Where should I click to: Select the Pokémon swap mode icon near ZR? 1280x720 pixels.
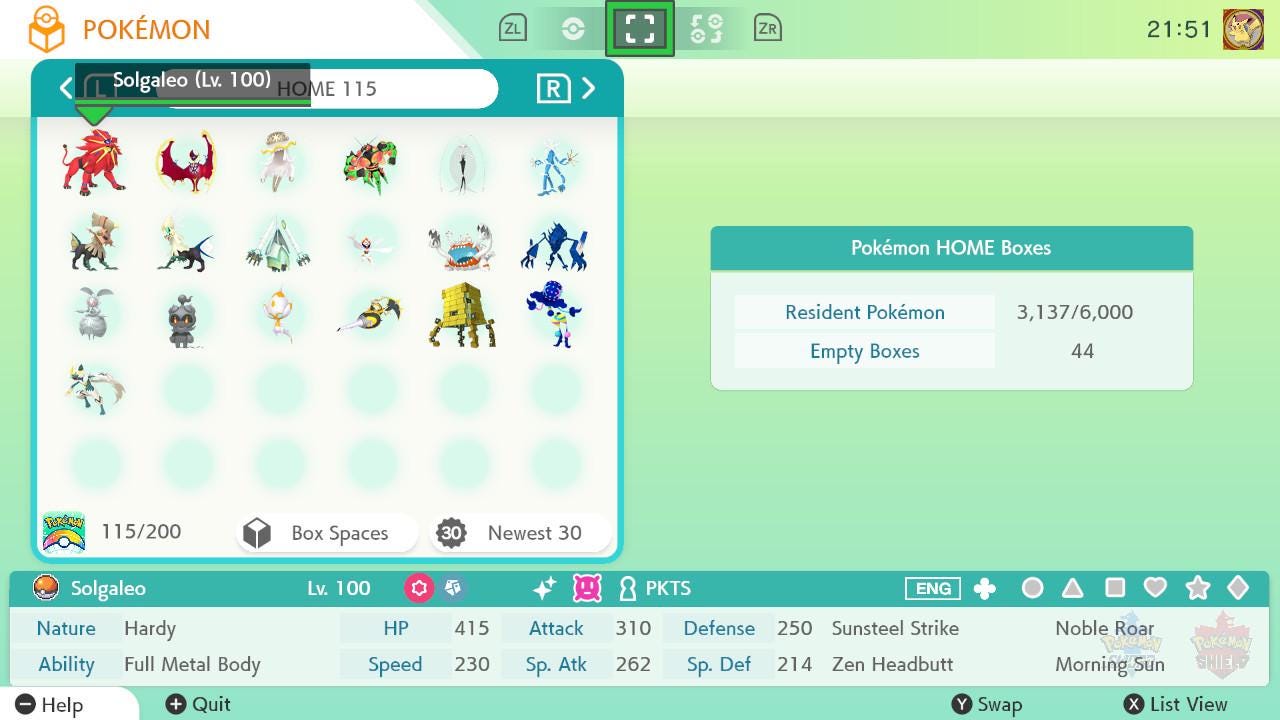click(x=708, y=28)
